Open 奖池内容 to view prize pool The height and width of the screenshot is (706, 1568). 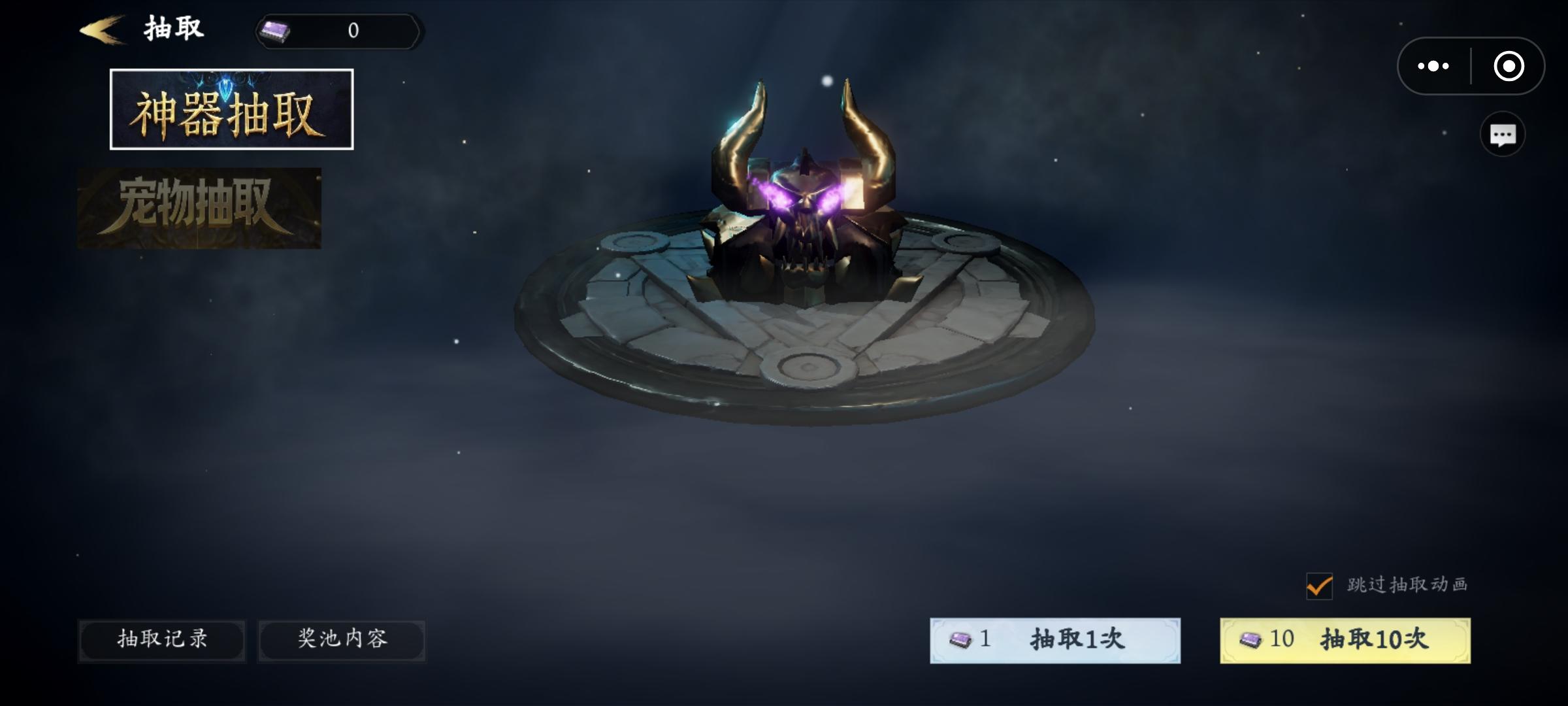[x=342, y=641]
